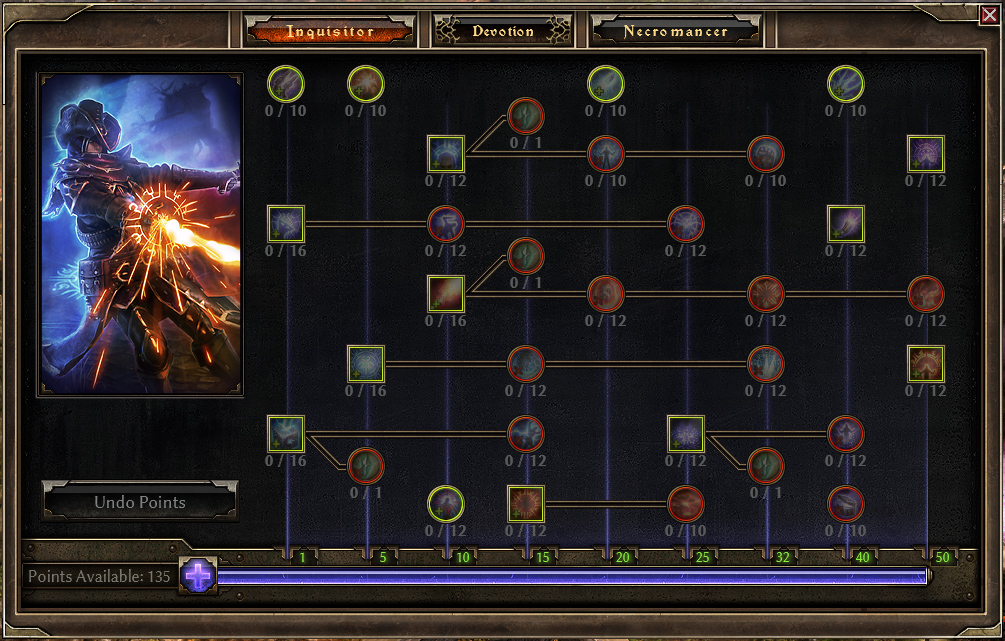Select the Word of Pain skill
The width and height of the screenshot is (1005, 641).
point(286,224)
